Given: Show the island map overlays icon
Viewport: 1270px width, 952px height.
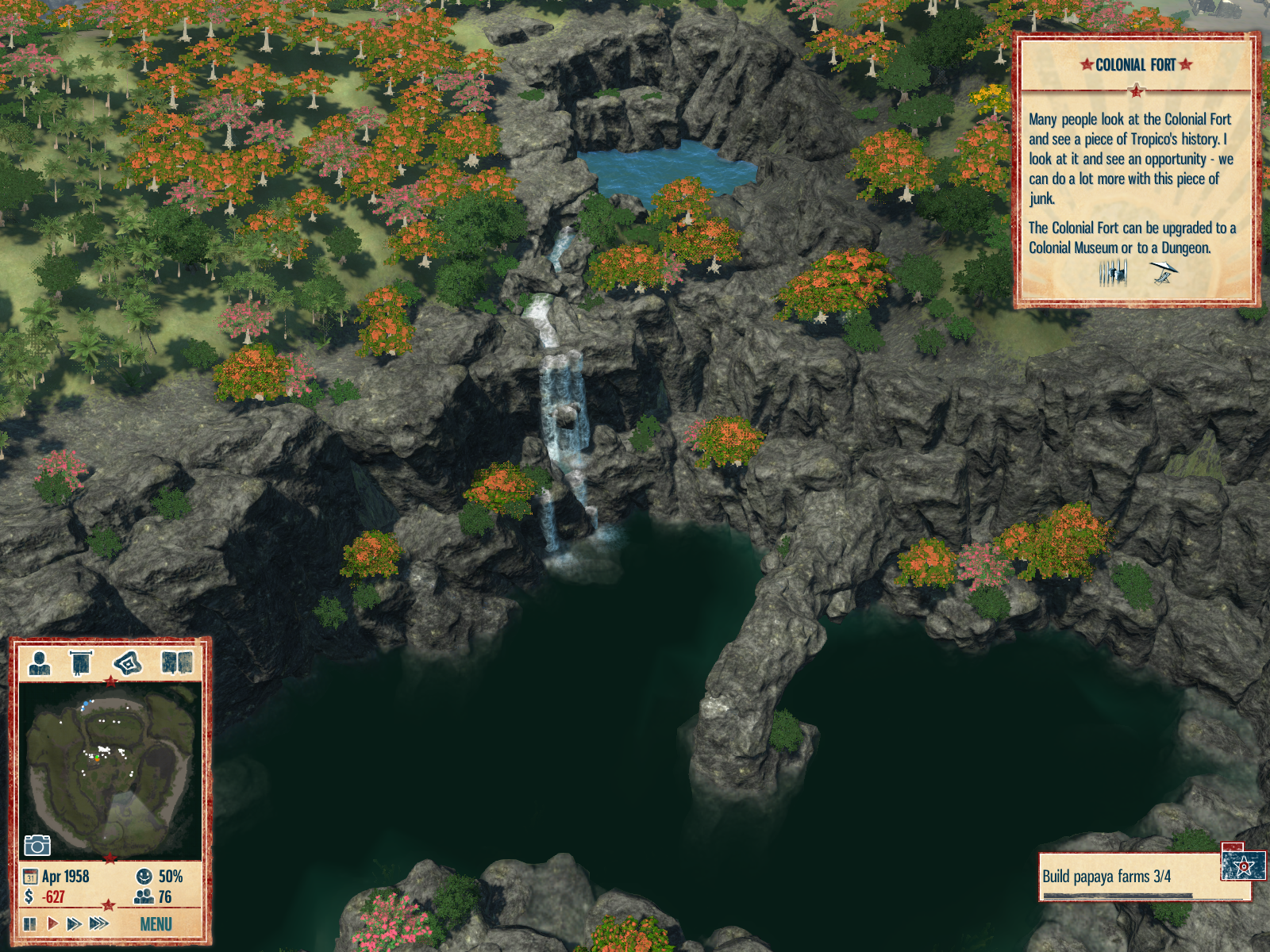Looking at the screenshot, I should (128, 662).
